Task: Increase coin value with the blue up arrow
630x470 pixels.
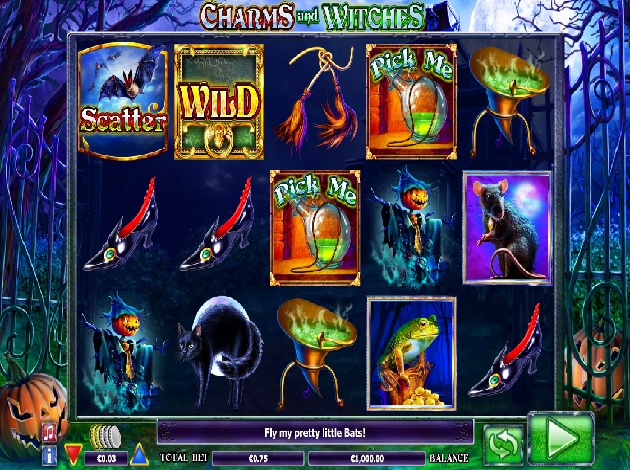Action: 138,456
